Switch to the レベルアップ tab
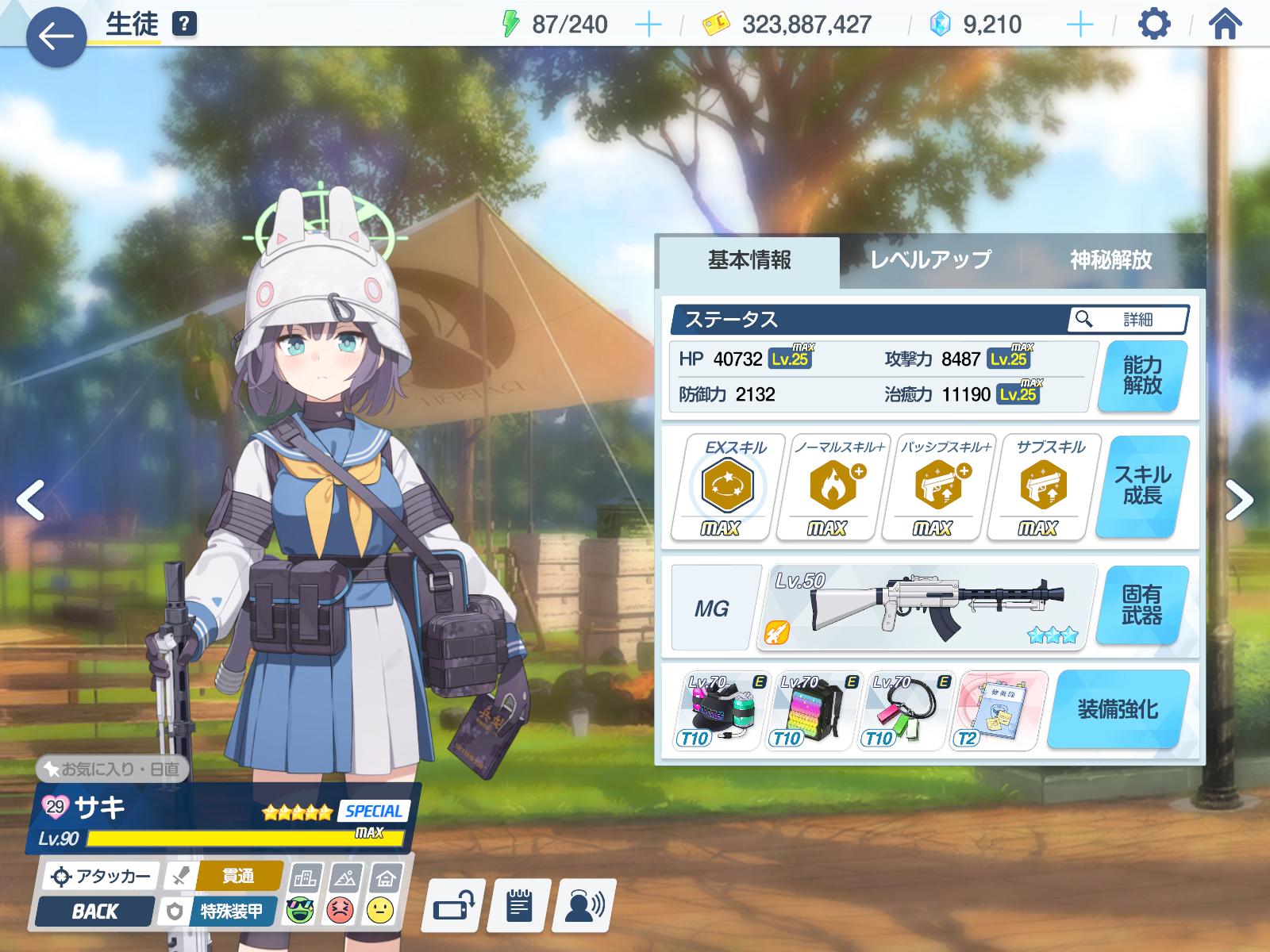The width and height of the screenshot is (1270, 952). [x=930, y=260]
